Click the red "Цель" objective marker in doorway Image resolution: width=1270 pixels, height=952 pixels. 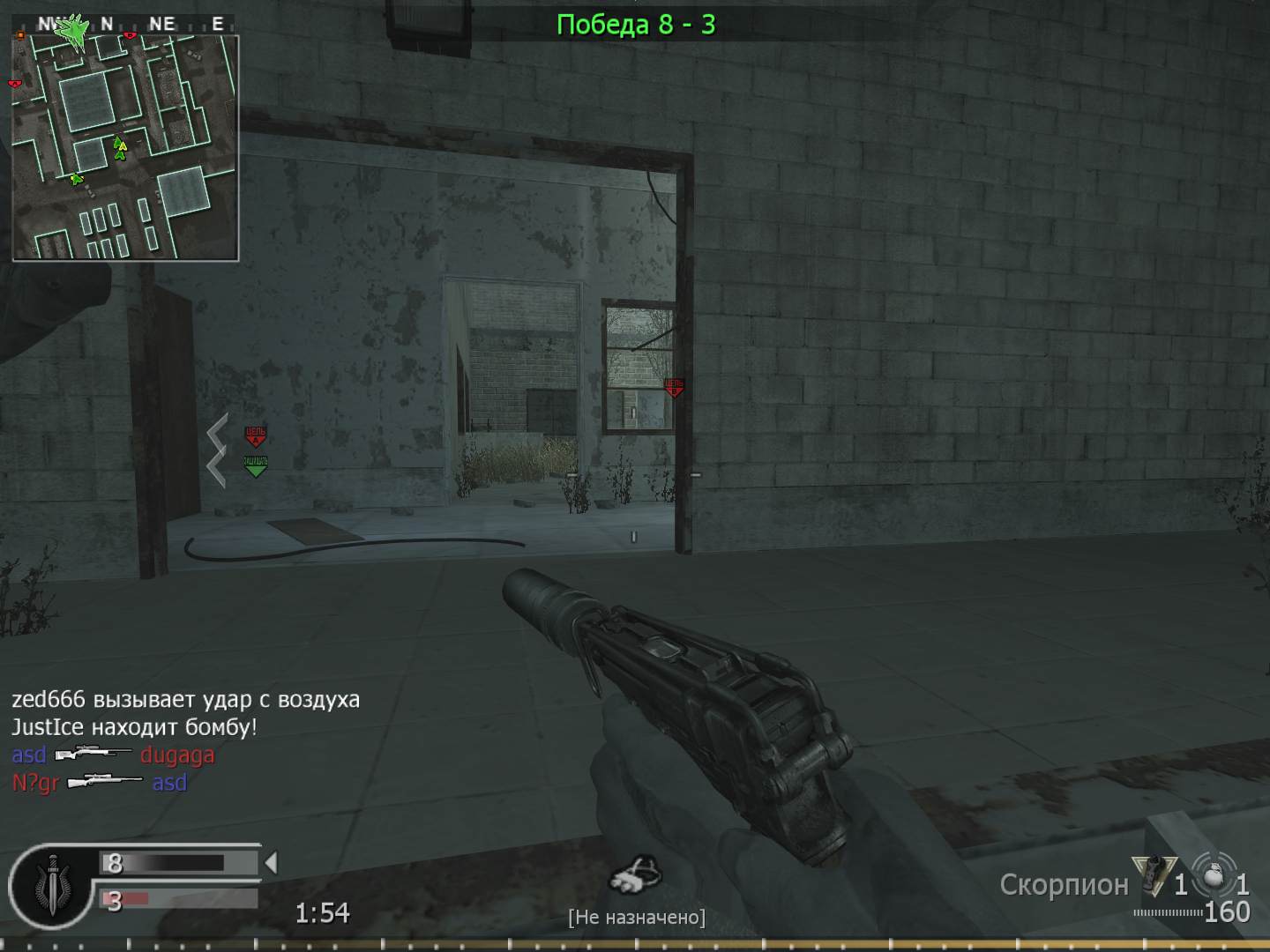[x=676, y=386]
